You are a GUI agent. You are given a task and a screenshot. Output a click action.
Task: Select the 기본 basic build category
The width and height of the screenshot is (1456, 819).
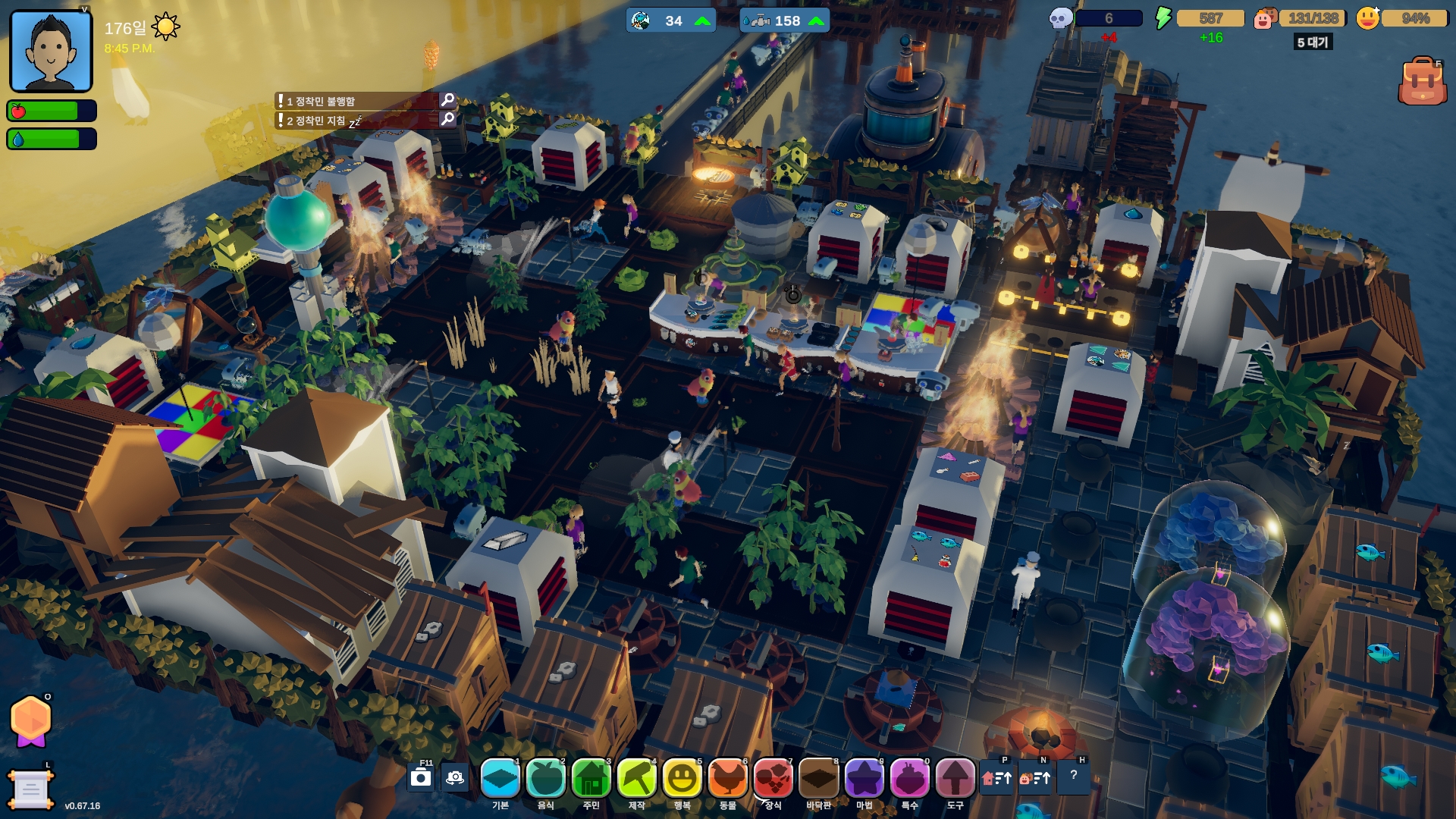pyautogui.click(x=500, y=779)
